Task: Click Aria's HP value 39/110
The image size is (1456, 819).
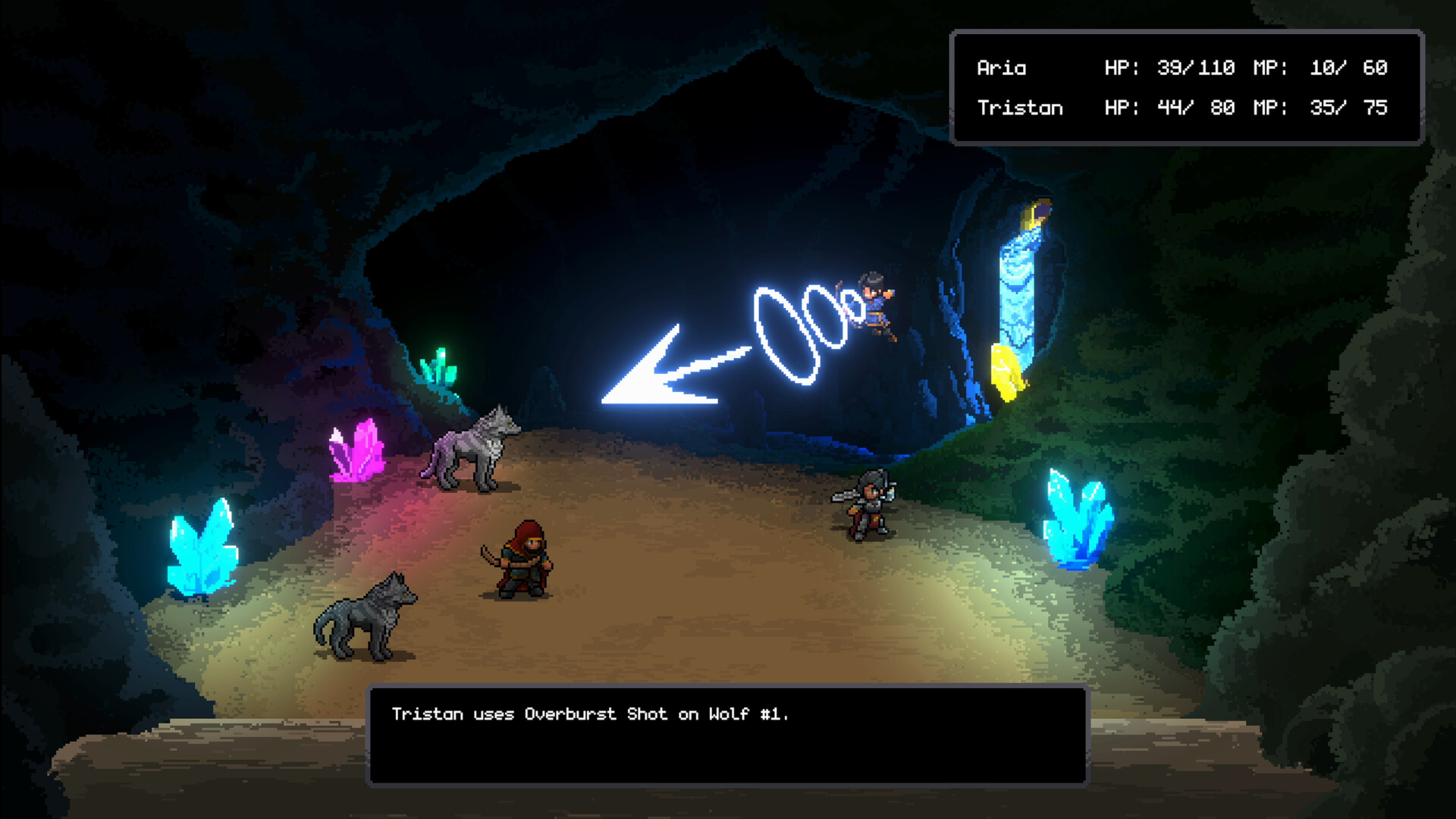Action: point(1198,67)
